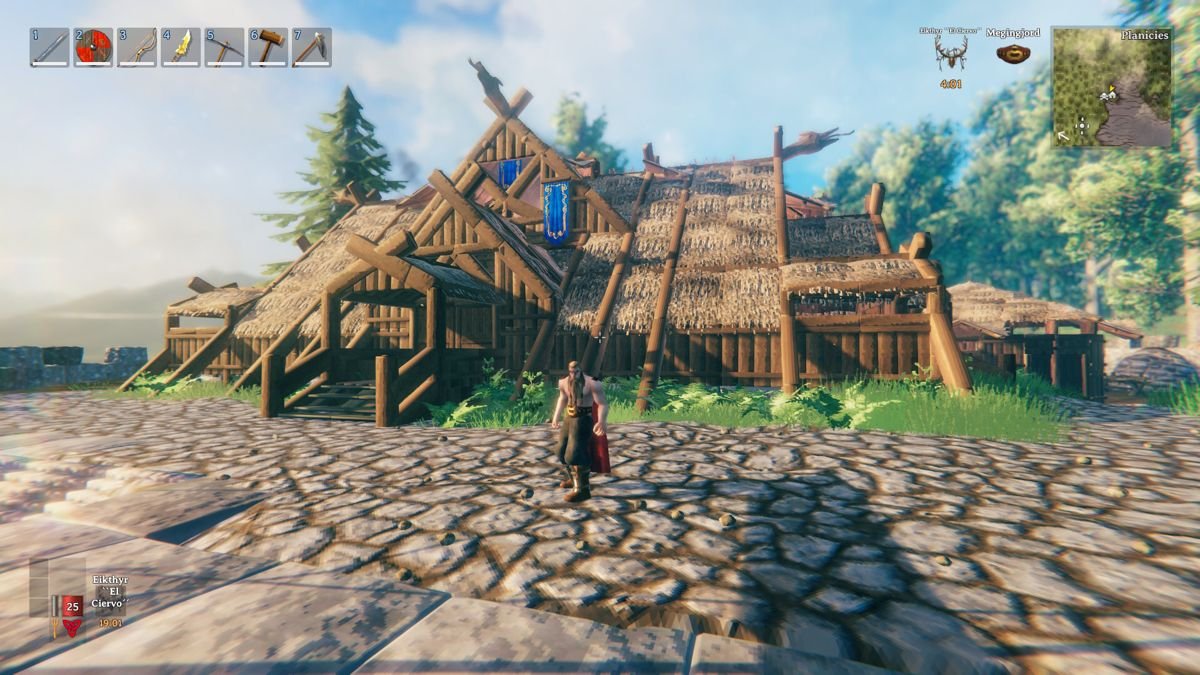1200x675 pixels.
Task: Click the Megingjord belt status icon
Action: point(1013,54)
